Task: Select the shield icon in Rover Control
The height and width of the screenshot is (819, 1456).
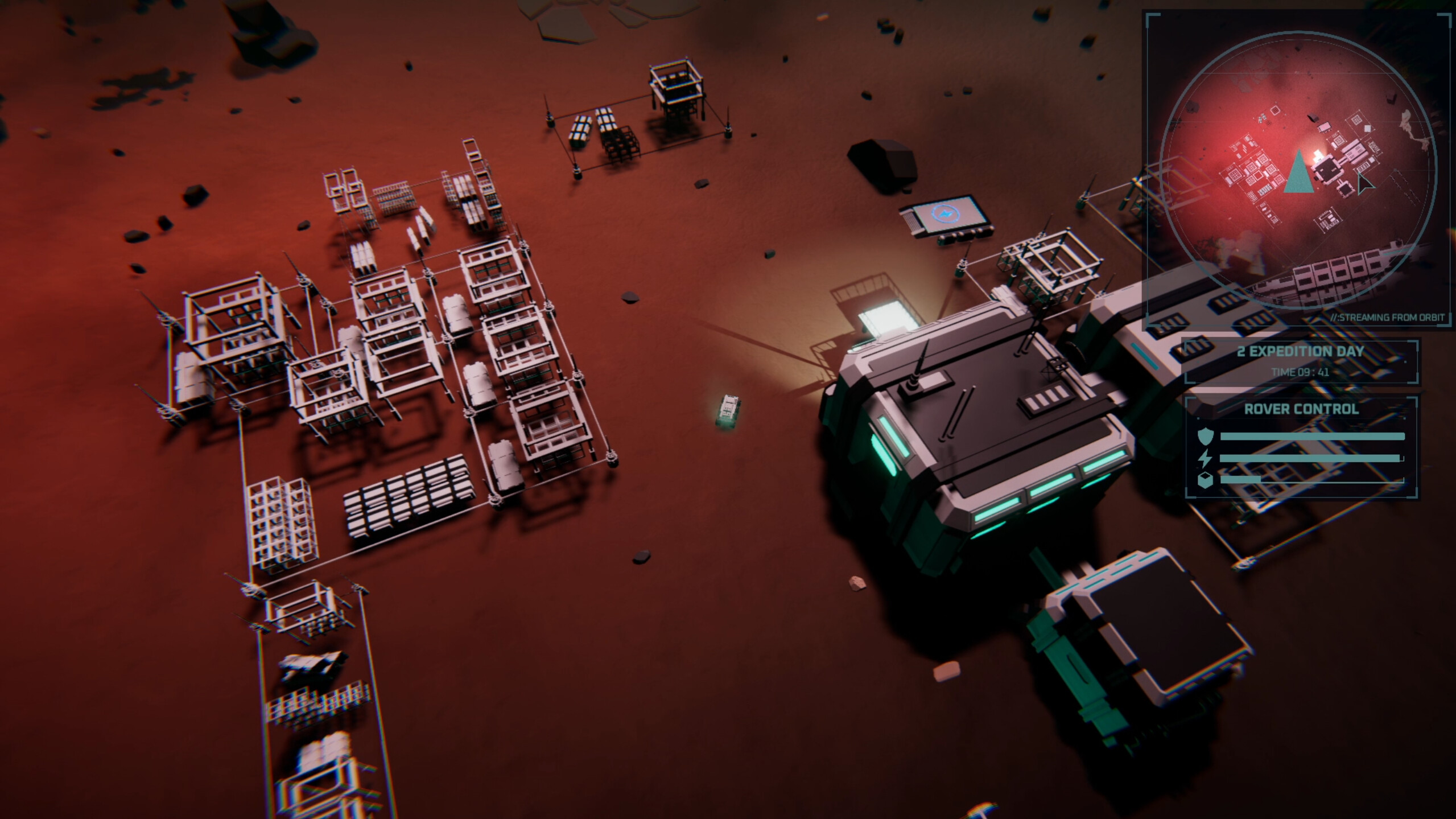Action: coord(1206,435)
